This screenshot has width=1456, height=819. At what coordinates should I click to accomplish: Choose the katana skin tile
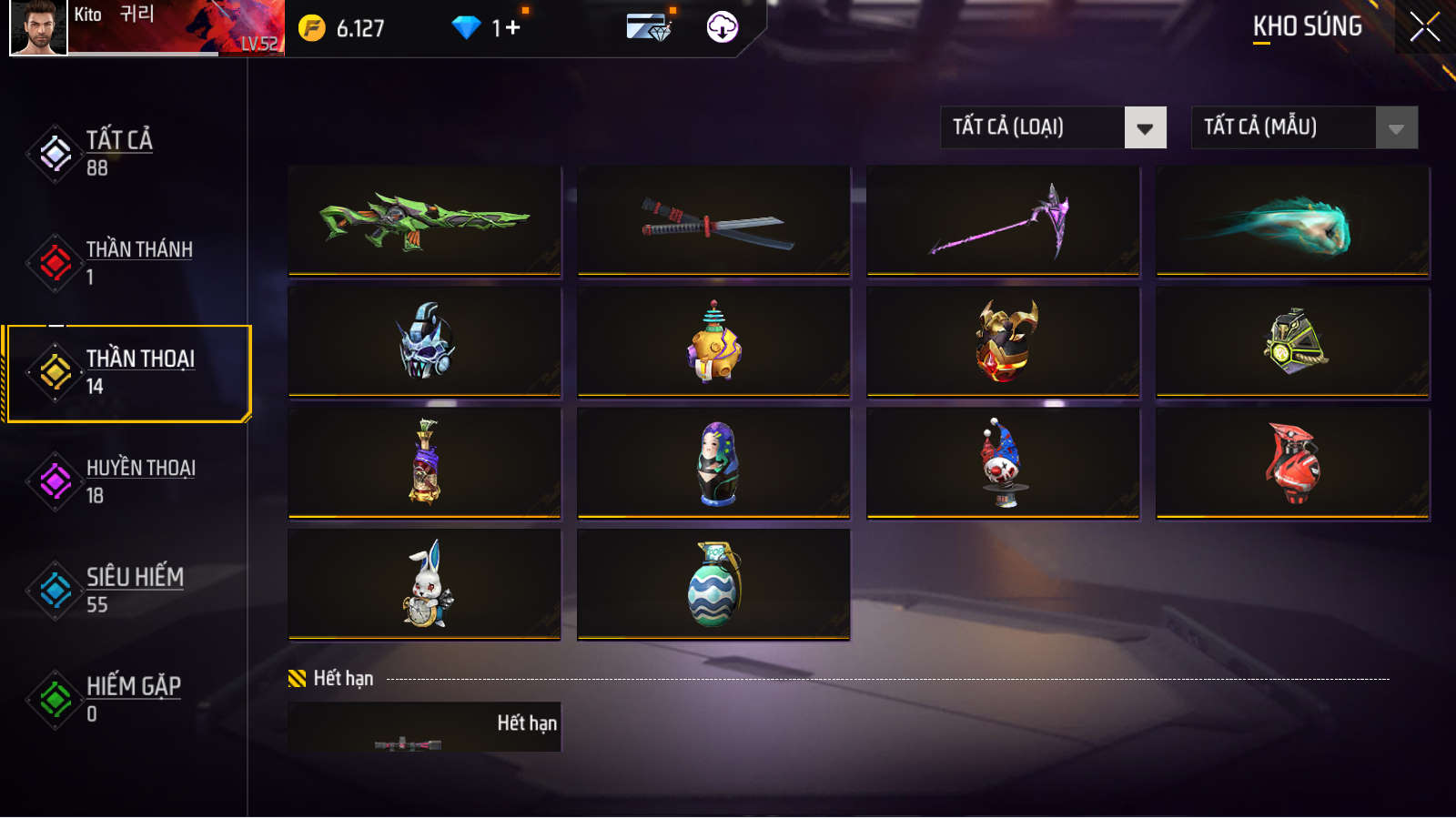tap(713, 220)
